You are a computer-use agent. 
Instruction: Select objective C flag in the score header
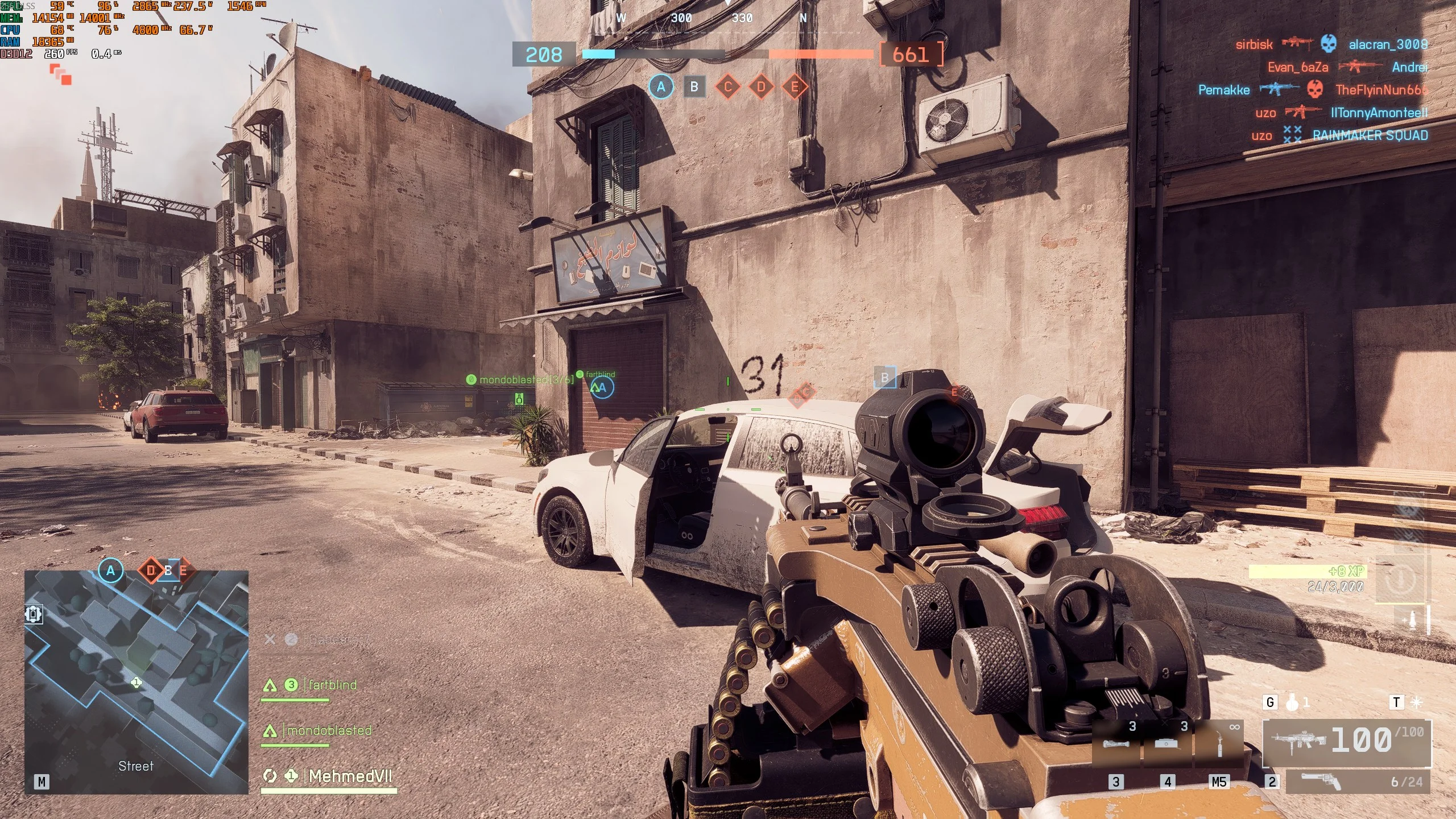point(727,87)
